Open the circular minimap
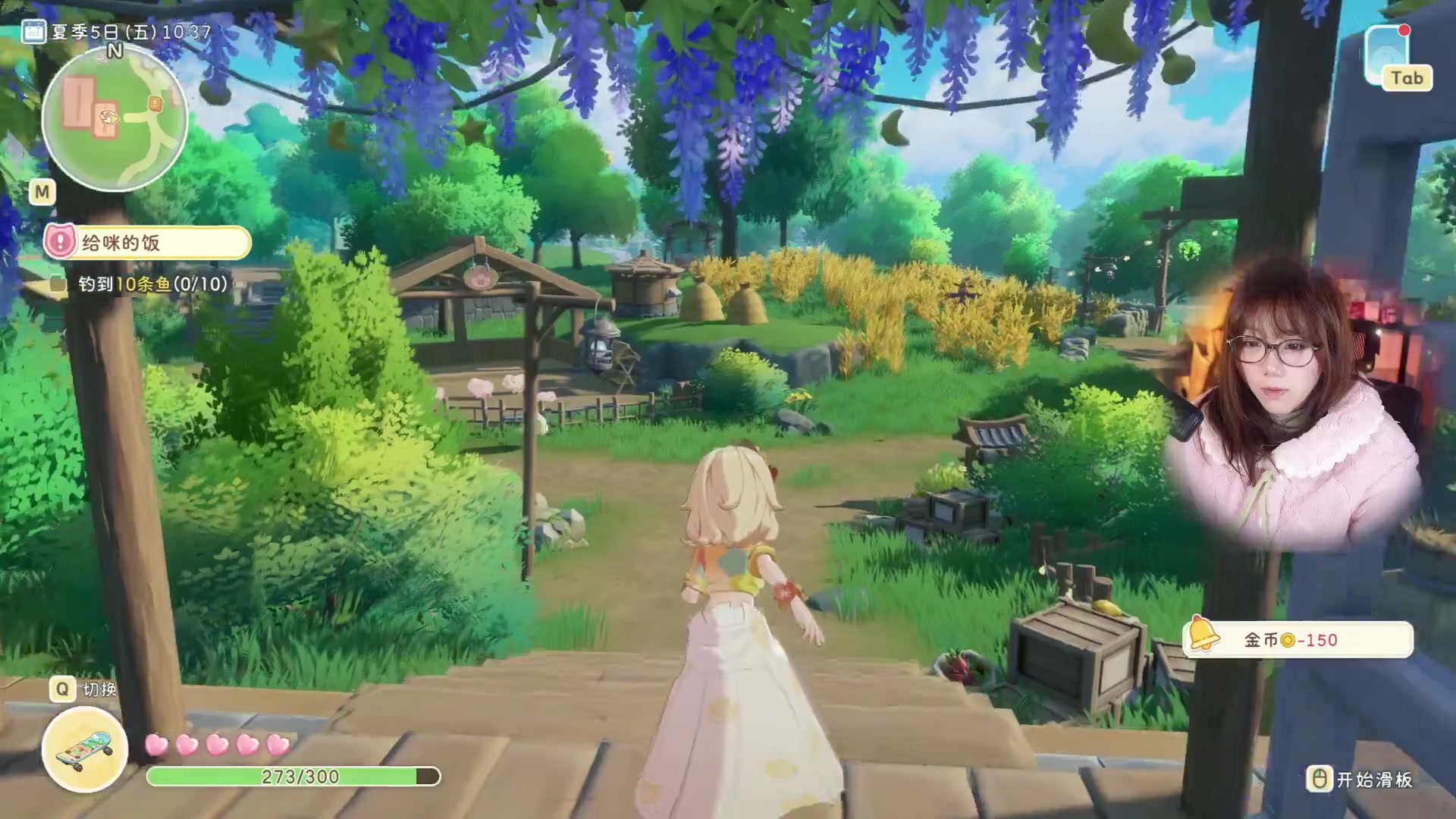The height and width of the screenshot is (819, 1456). pos(115,119)
